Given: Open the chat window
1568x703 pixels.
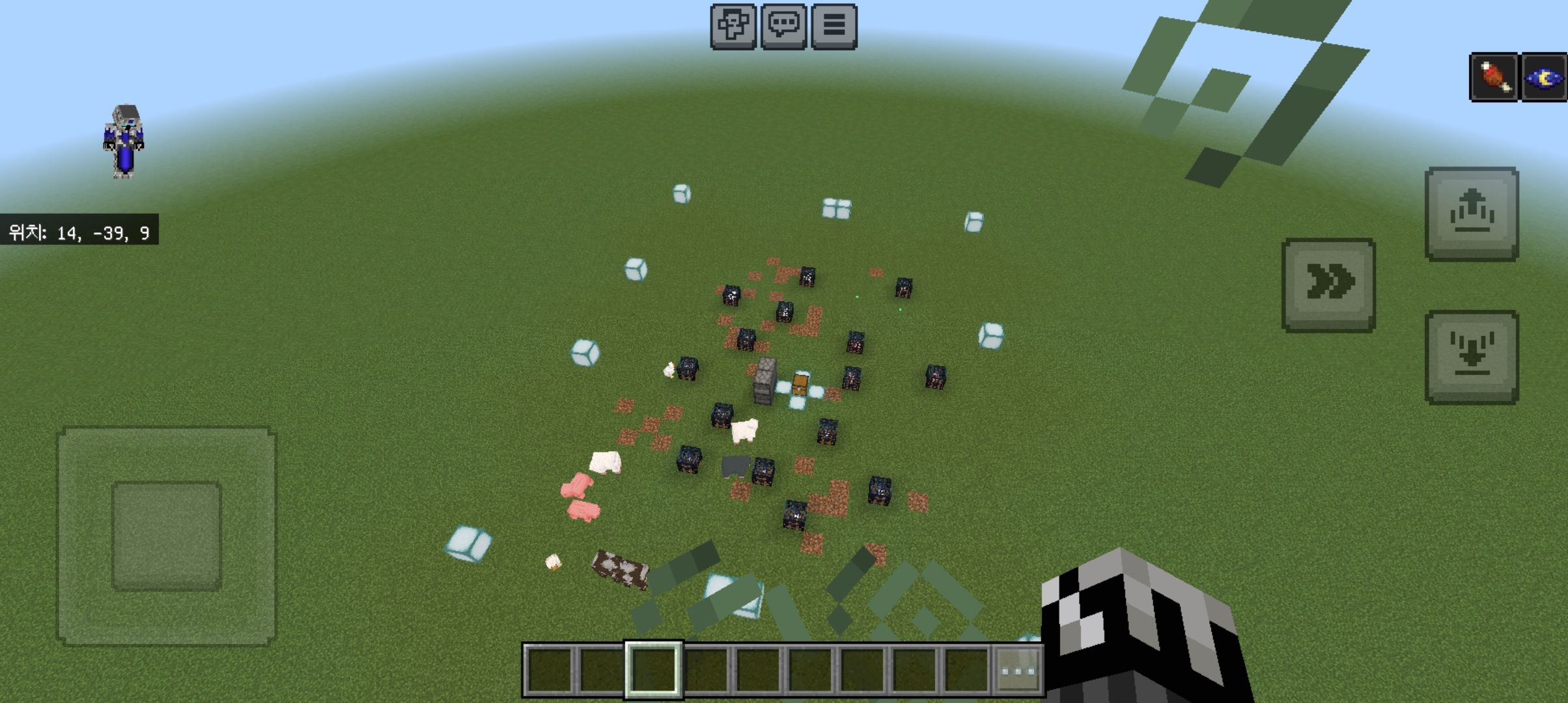Looking at the screenshot, I should point(783,26).
